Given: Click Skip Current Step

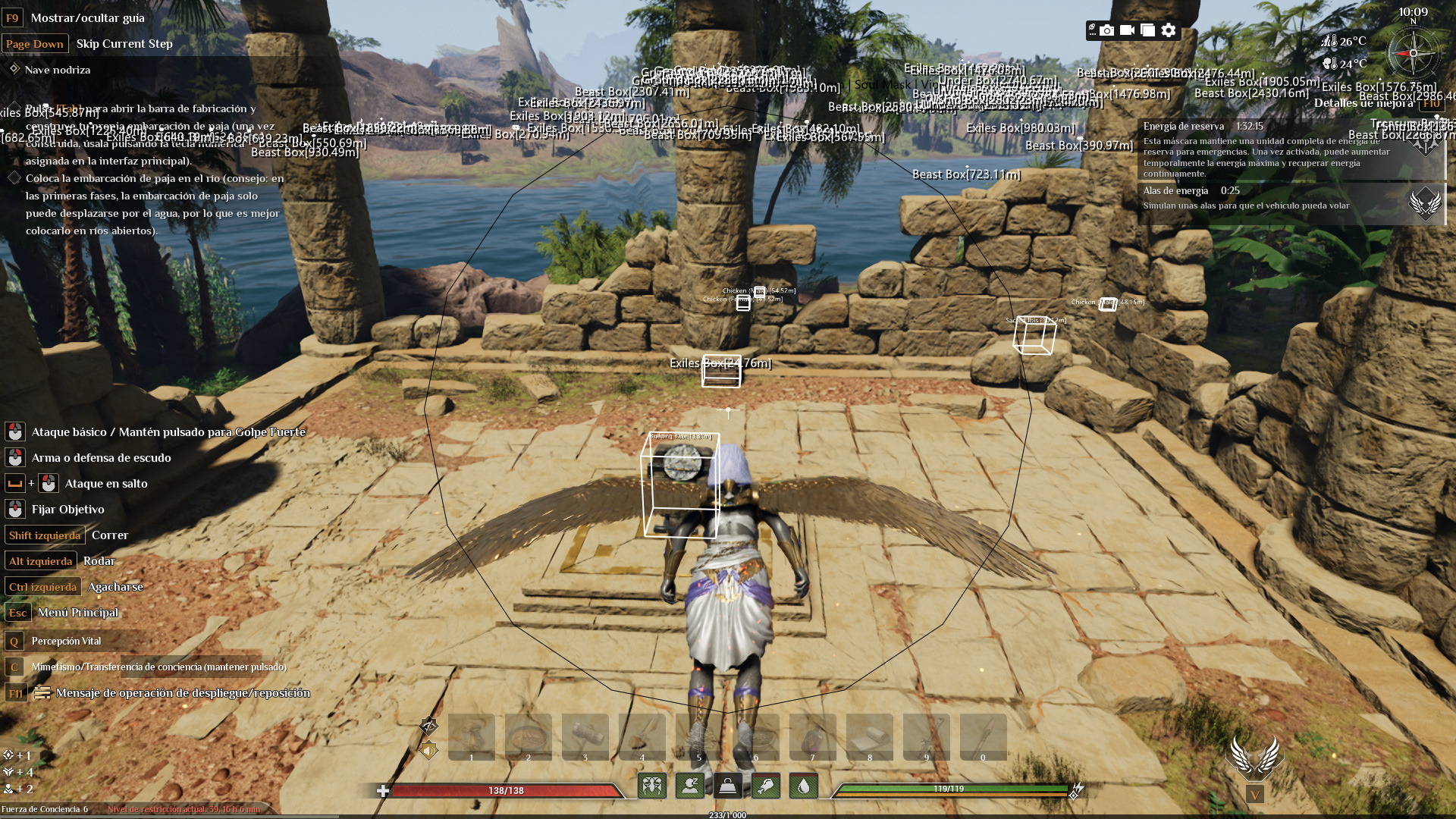Looking at the screenshot, I should 124,43.
